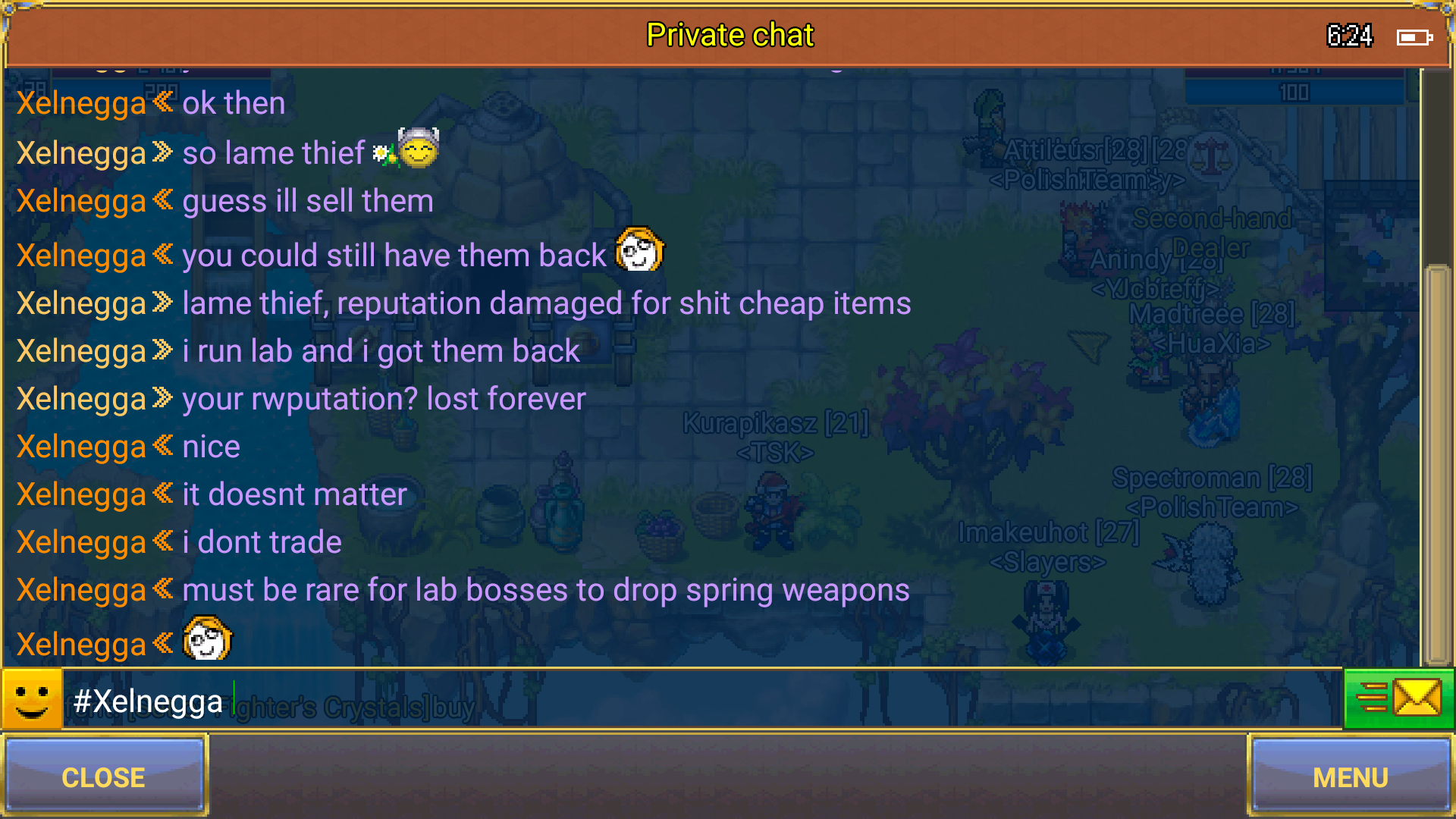Viewport: 1456px width, 819px height.
Task: Tap the "you could still have them back" message
Action: tap(394, 256)
